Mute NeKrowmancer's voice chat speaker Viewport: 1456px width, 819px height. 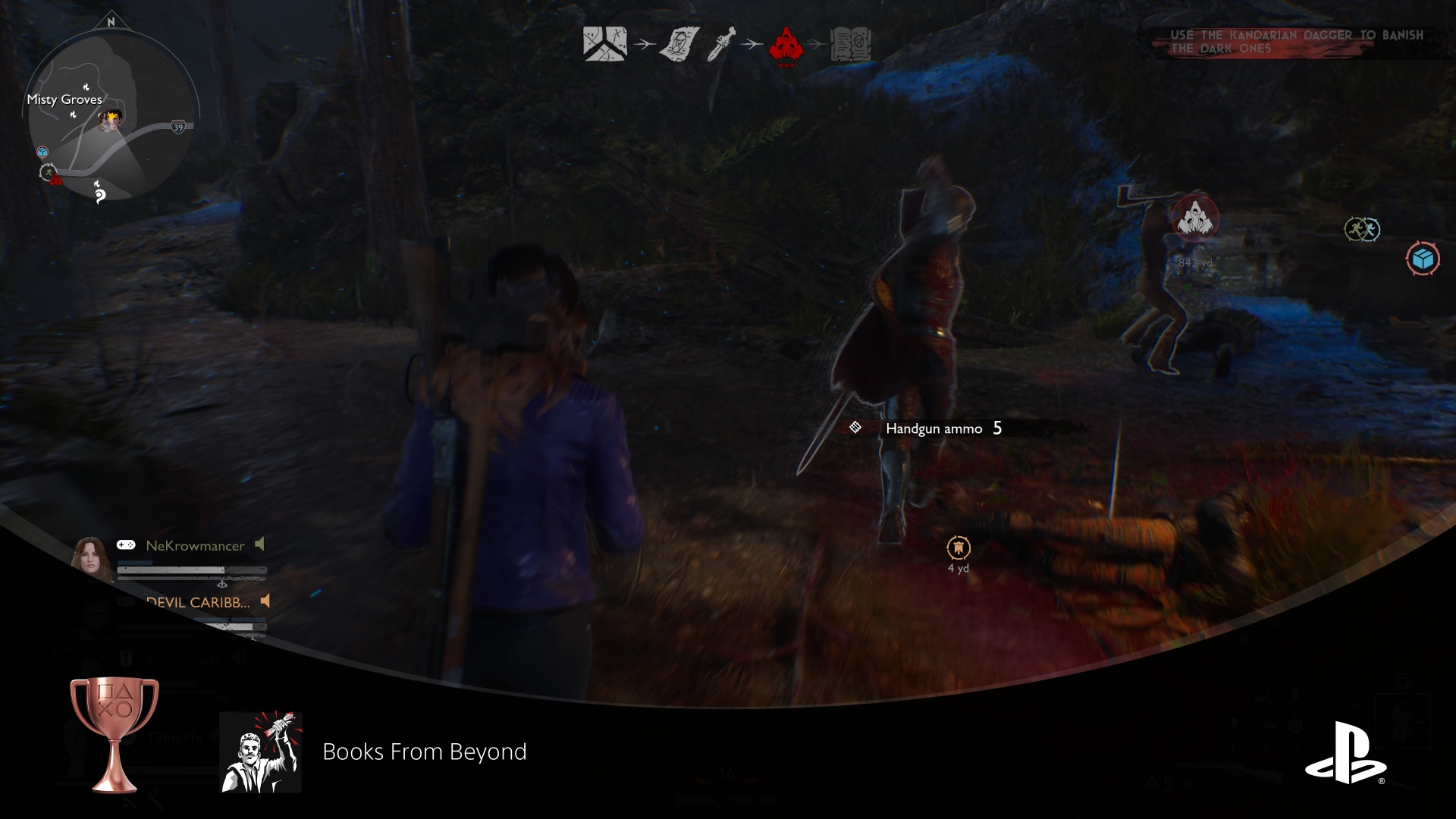[x=260, y=544]
